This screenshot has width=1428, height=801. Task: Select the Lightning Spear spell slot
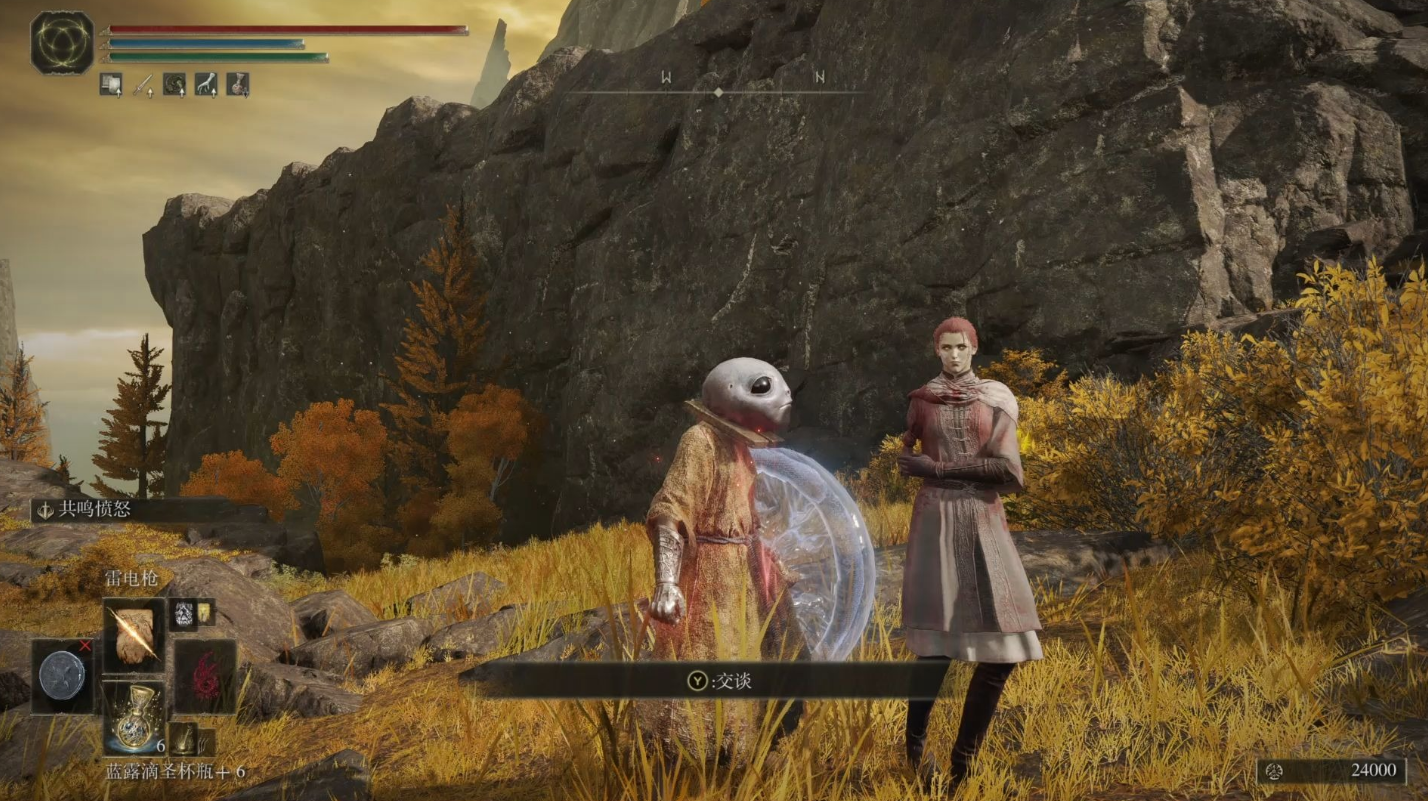click(134, 636)
